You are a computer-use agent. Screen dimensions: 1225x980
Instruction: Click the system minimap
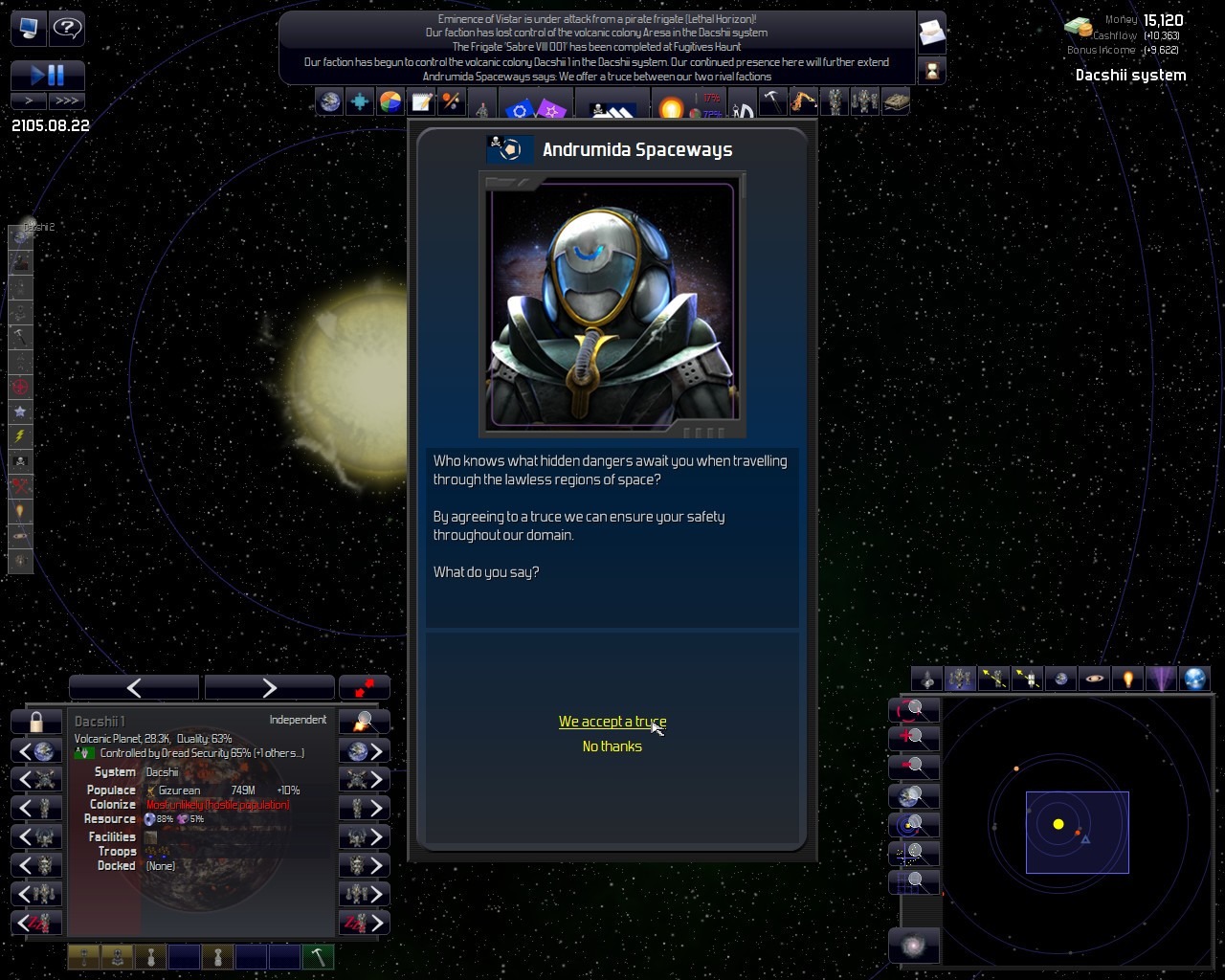coord(1077,831)
